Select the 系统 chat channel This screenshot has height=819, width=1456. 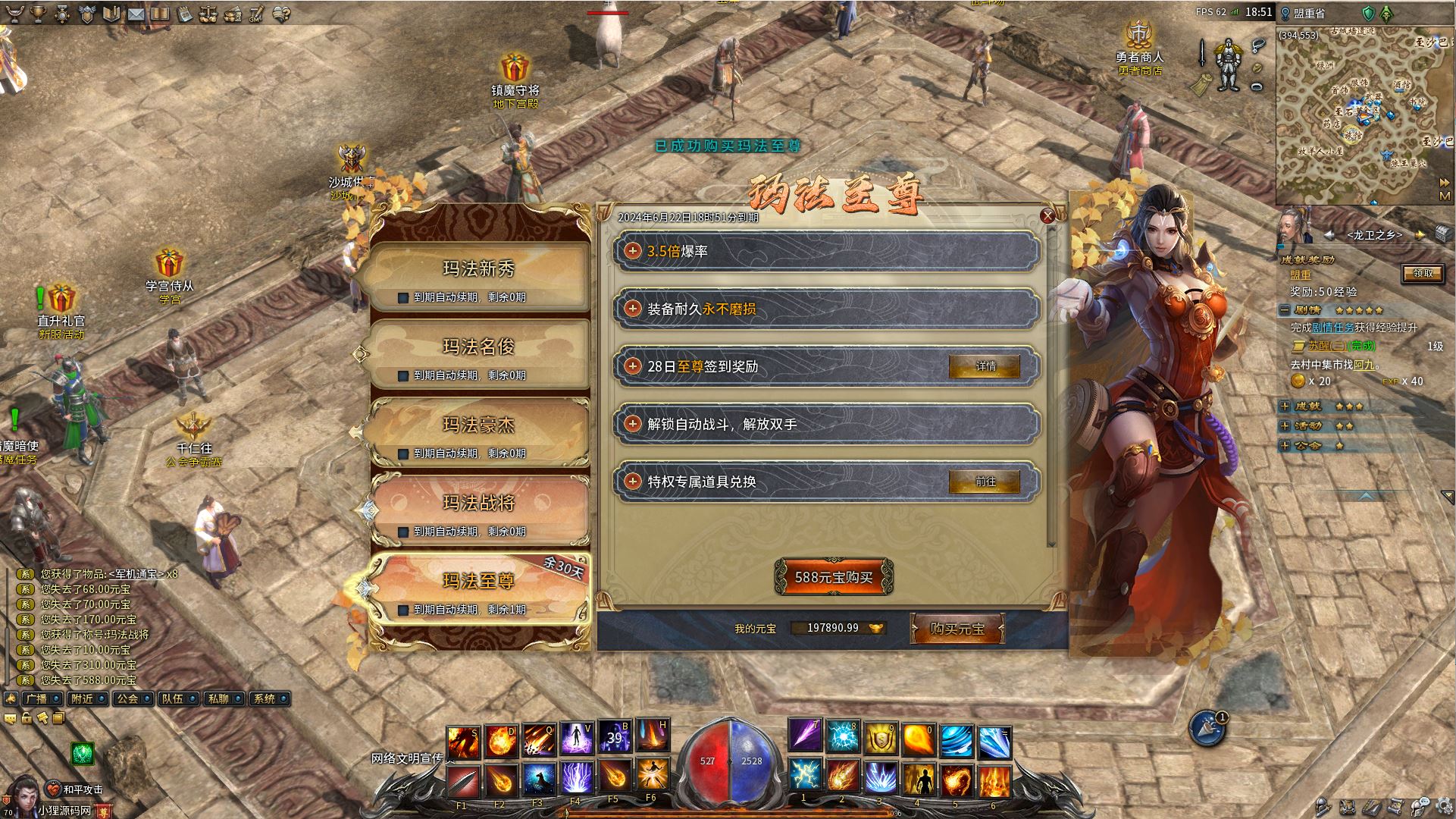267,698
